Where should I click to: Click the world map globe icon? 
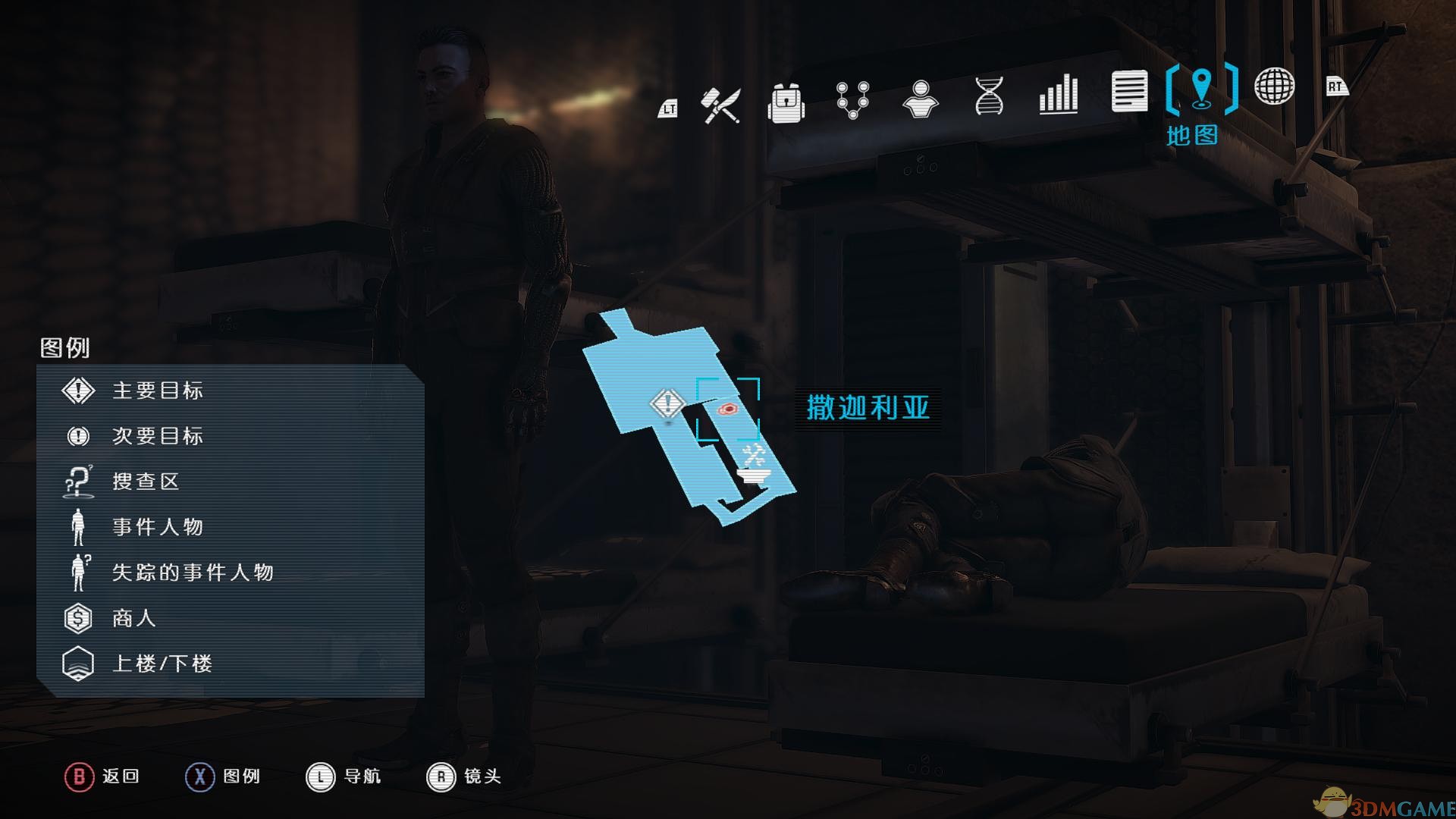pos(1272,87)
